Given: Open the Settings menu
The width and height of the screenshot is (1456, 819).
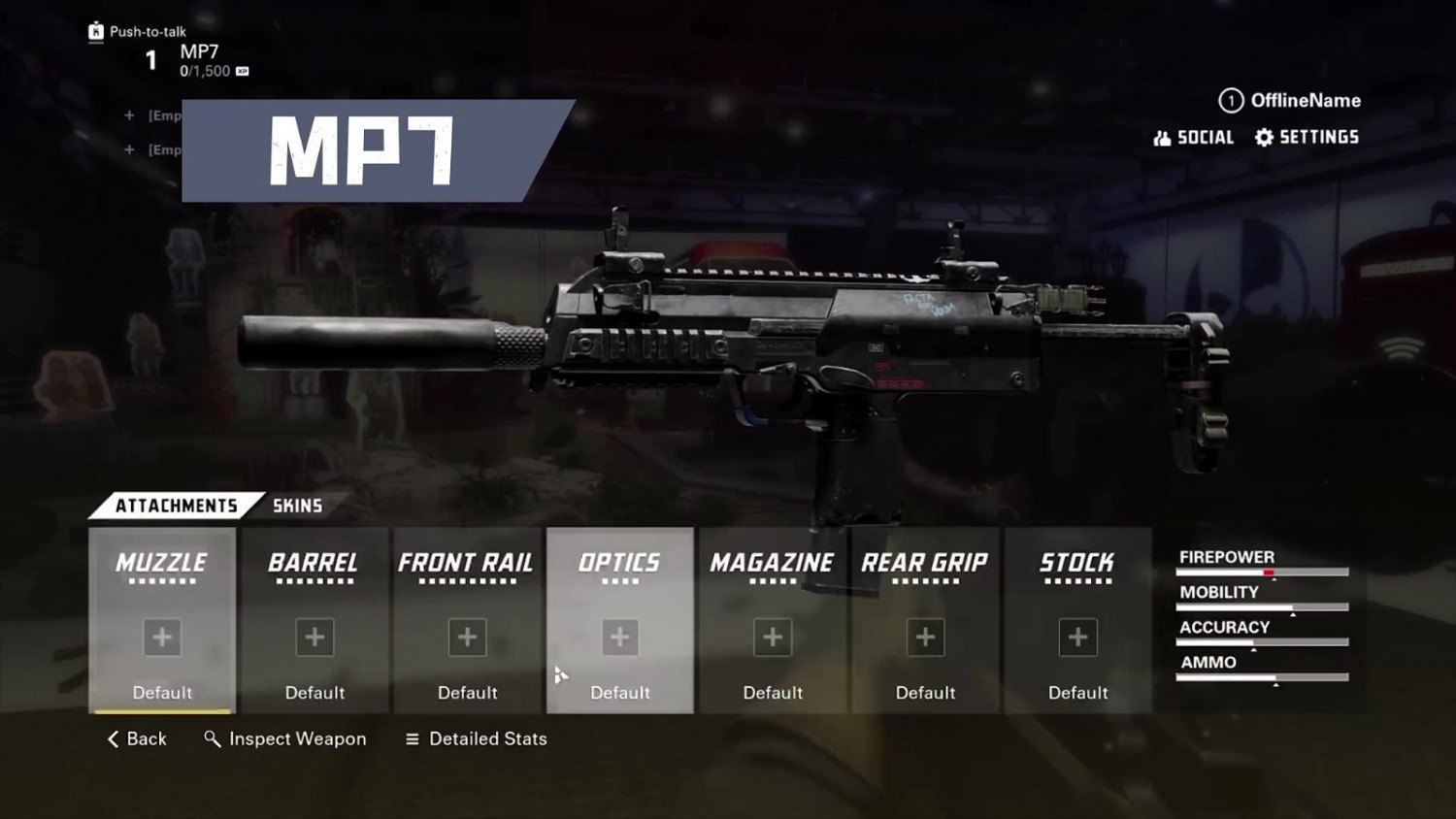Looking at the screenshot, I should pyautogui.click(x=1307, y=138).
